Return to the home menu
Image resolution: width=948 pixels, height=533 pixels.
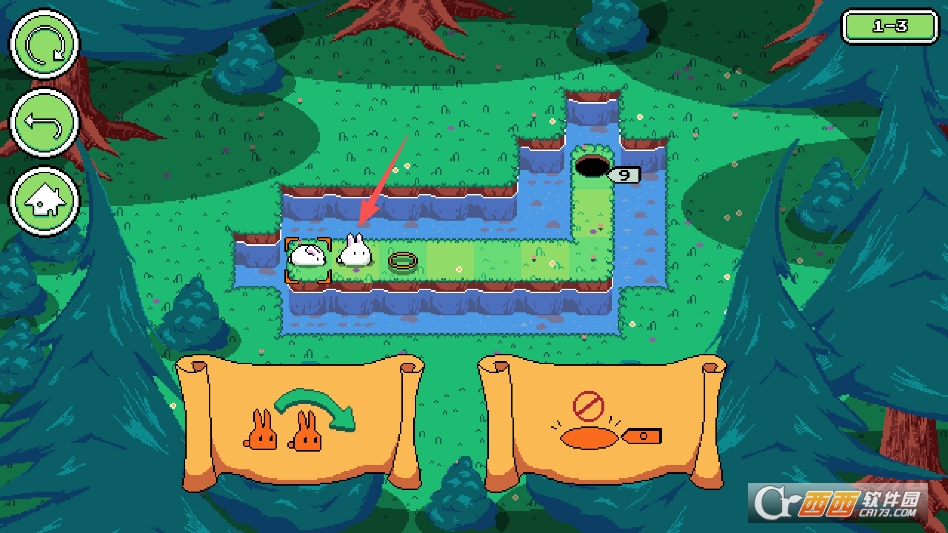coord(43,200)
